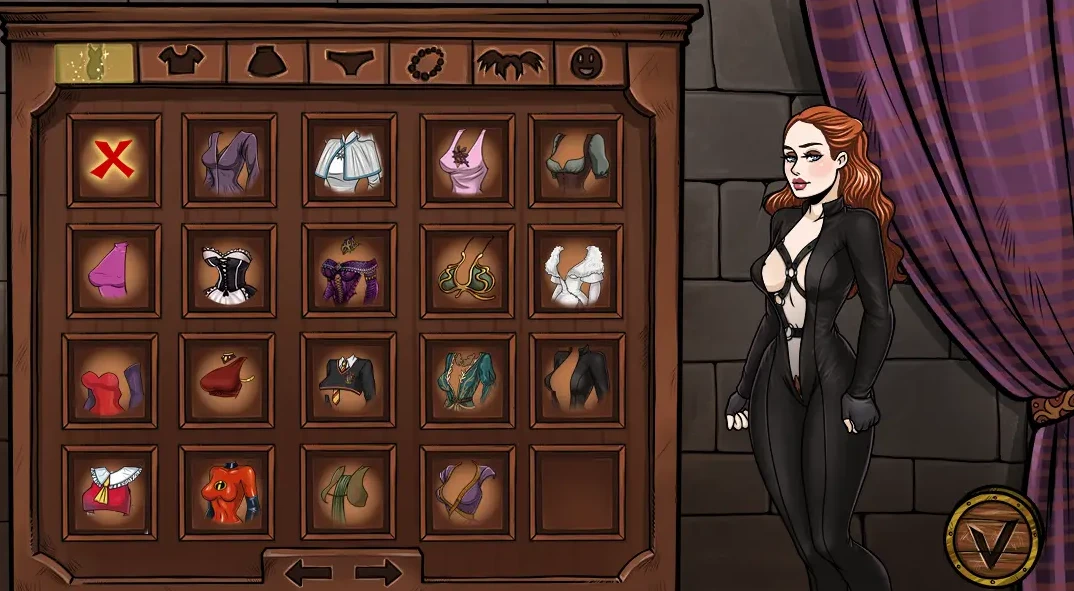The height and width of the screenshot is (591, 1074).
Task: Pick the purple long-sleeved top
Action: pyautogui.click(x=229, y=160)
